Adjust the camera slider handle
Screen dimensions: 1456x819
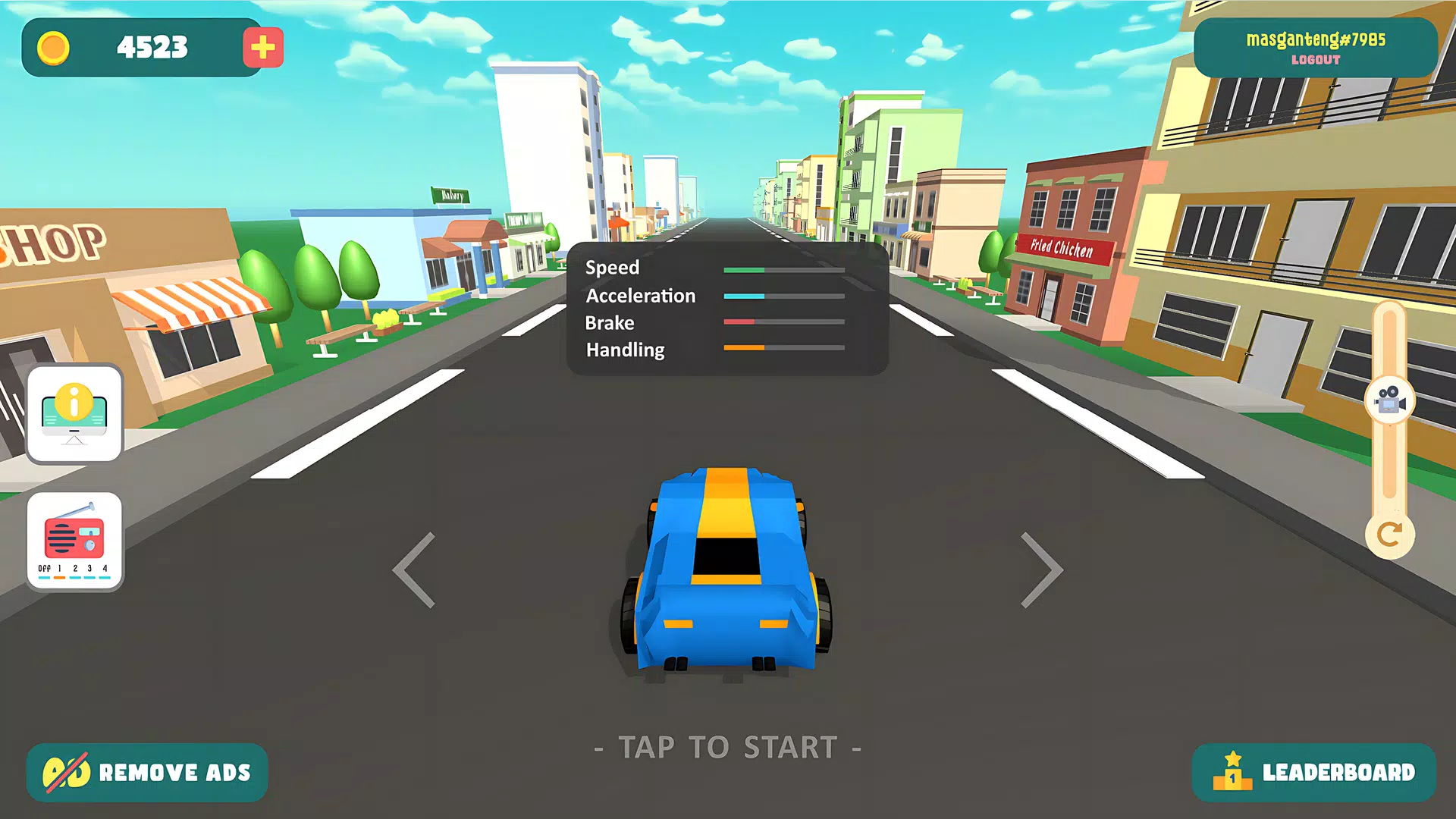click(1389, 400)
